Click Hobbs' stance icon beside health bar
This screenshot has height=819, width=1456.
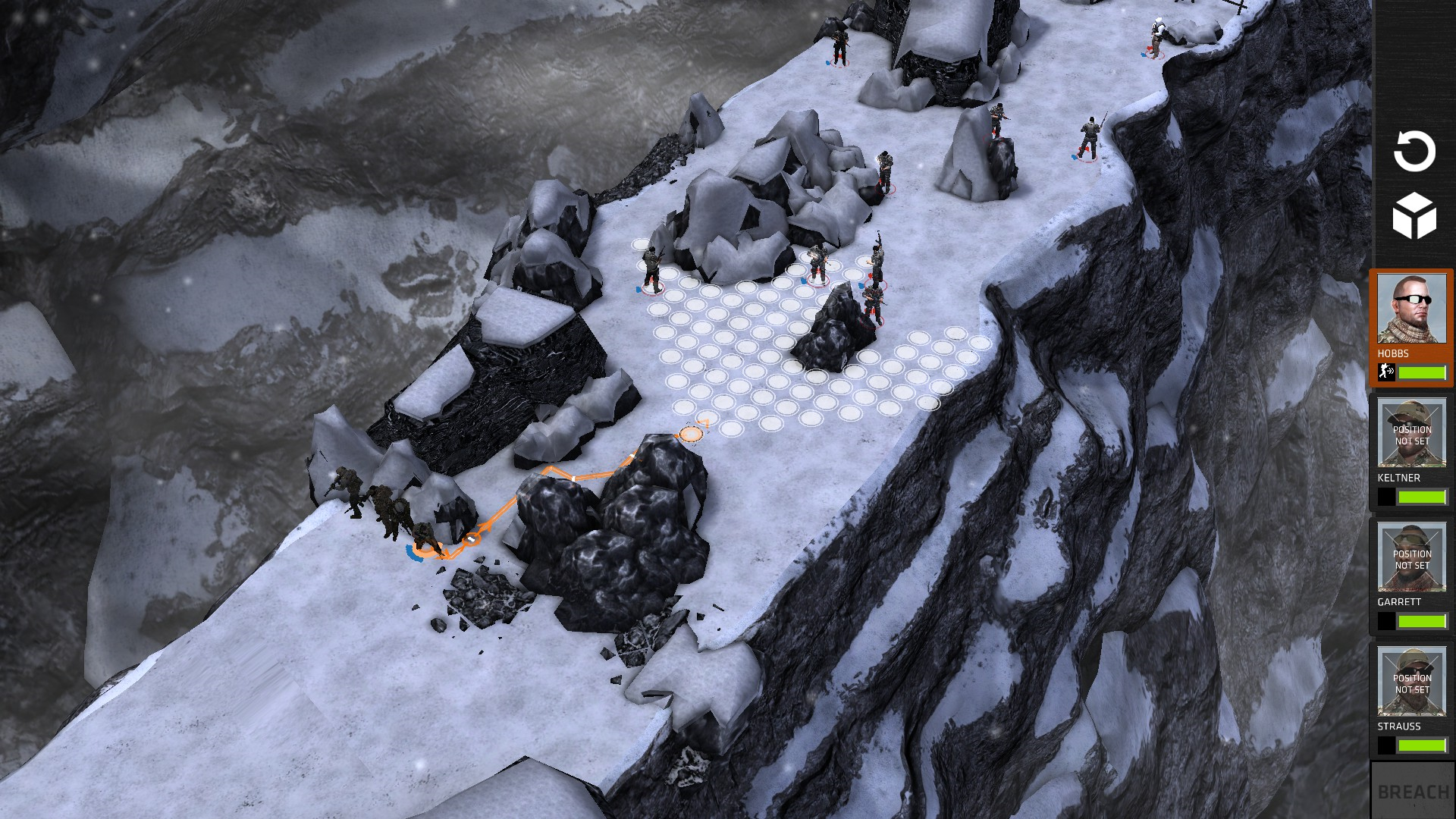click(x=1386, y=372)
